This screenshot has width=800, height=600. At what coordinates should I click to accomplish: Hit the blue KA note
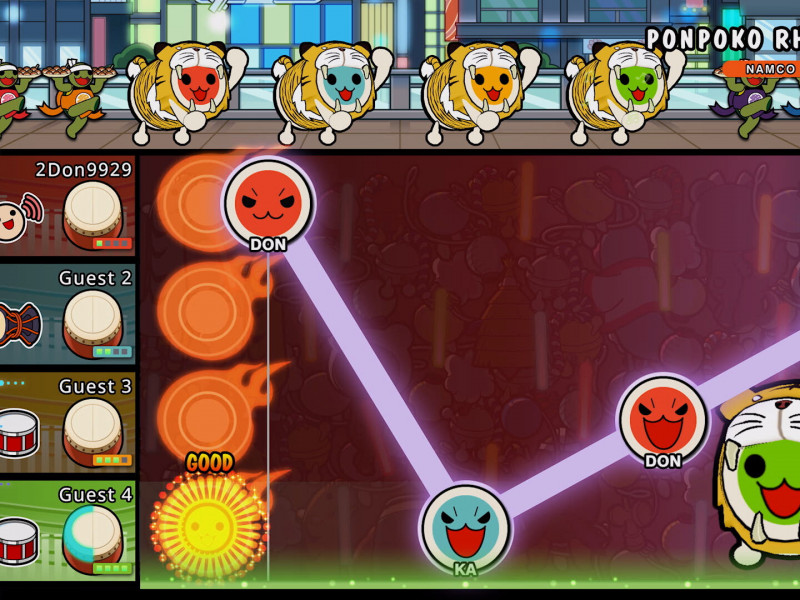pyautogui.click(x=465, y=527)
